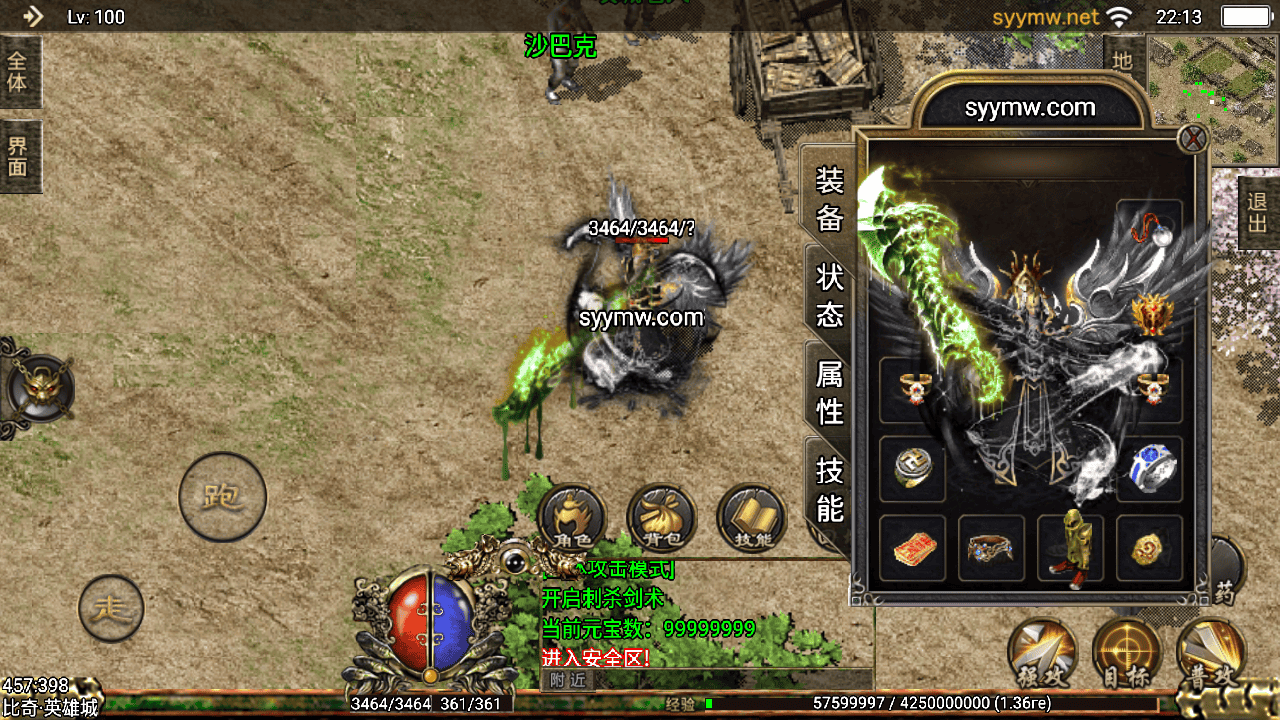Switch to the 状态 (Status) tab
Image resolution: width=1280 pixels, height=720 pixels.
[829, 295]
